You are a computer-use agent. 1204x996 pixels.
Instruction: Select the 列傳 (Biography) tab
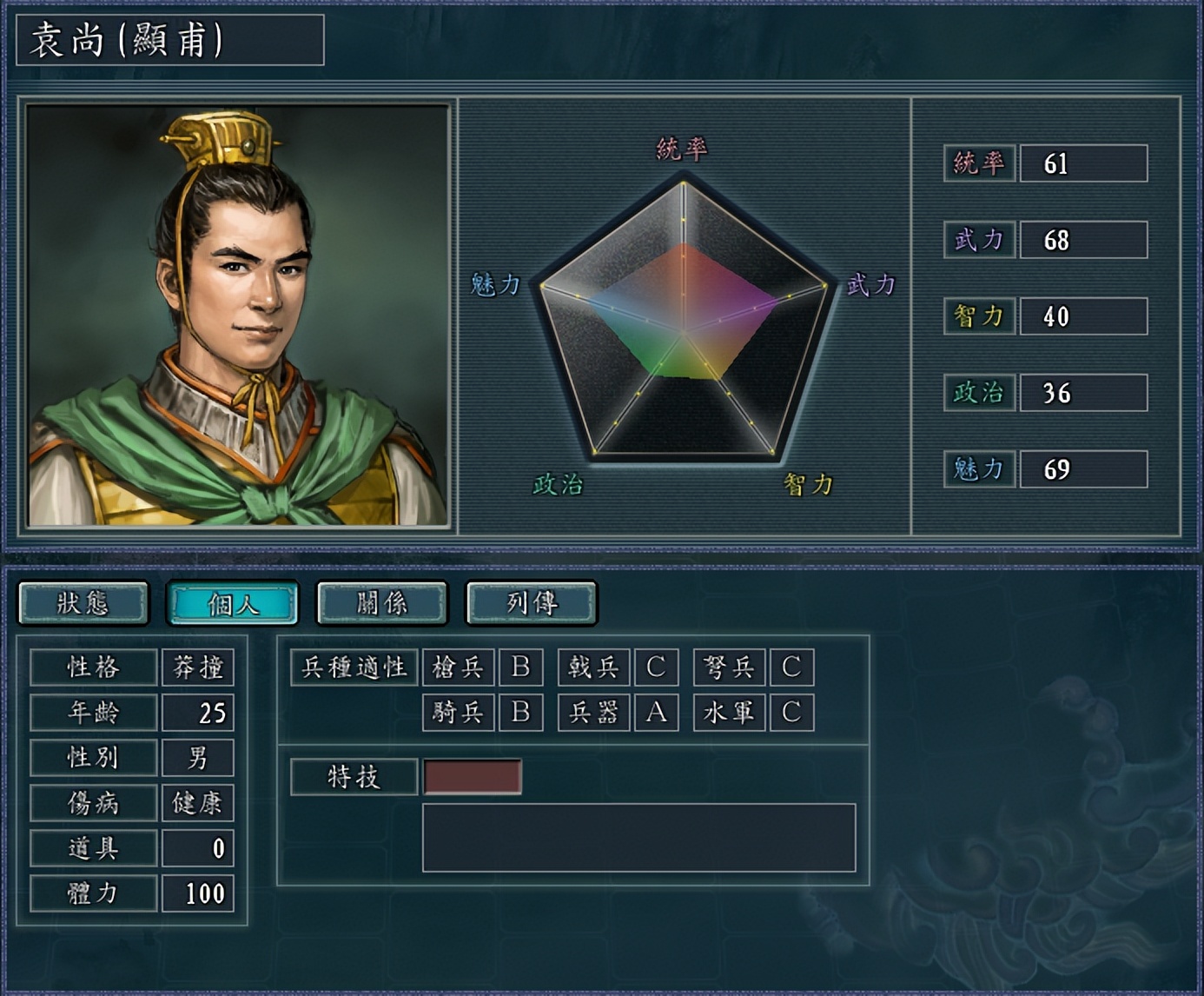(x=531, y=601)
